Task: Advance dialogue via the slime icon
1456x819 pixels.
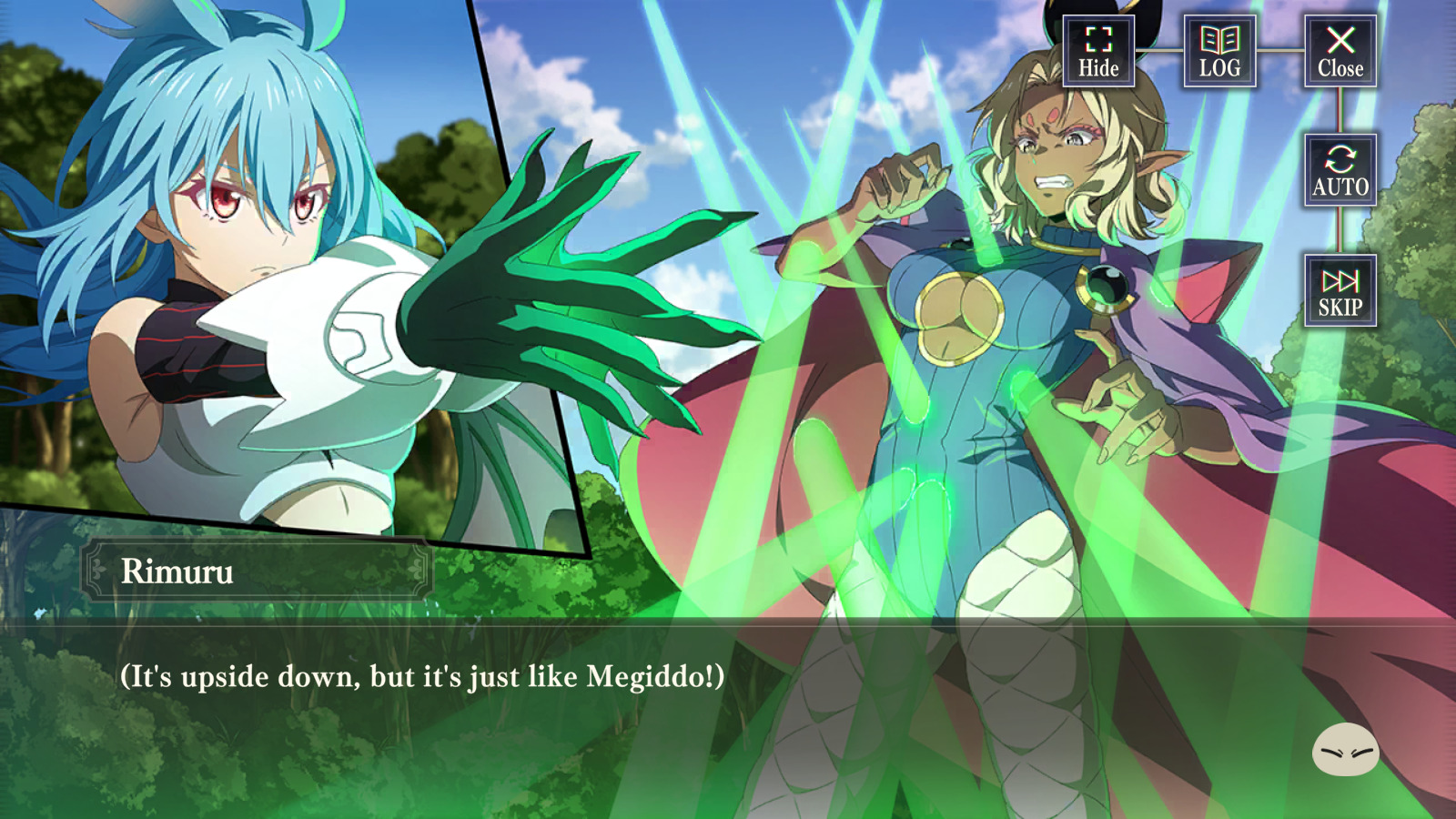Action: click(x=1345, y=751)
